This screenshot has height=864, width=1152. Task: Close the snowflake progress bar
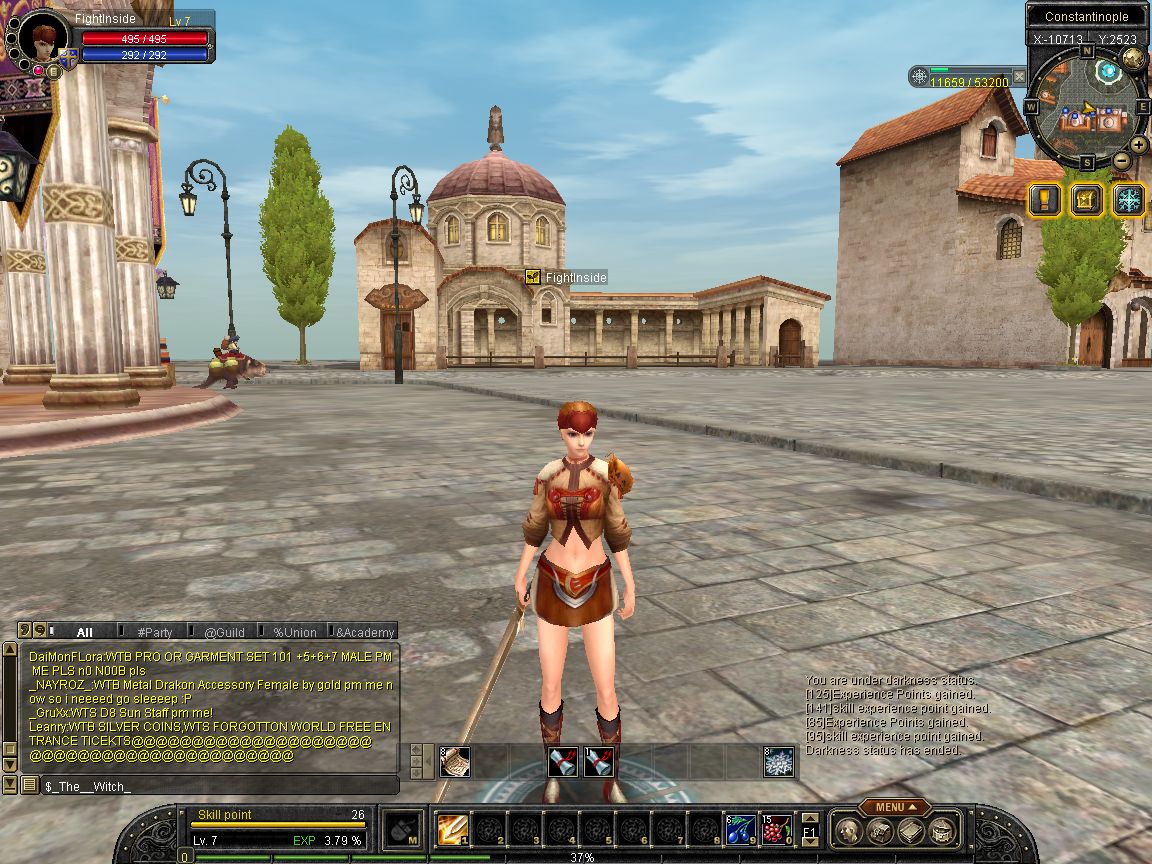[1019, 76]
